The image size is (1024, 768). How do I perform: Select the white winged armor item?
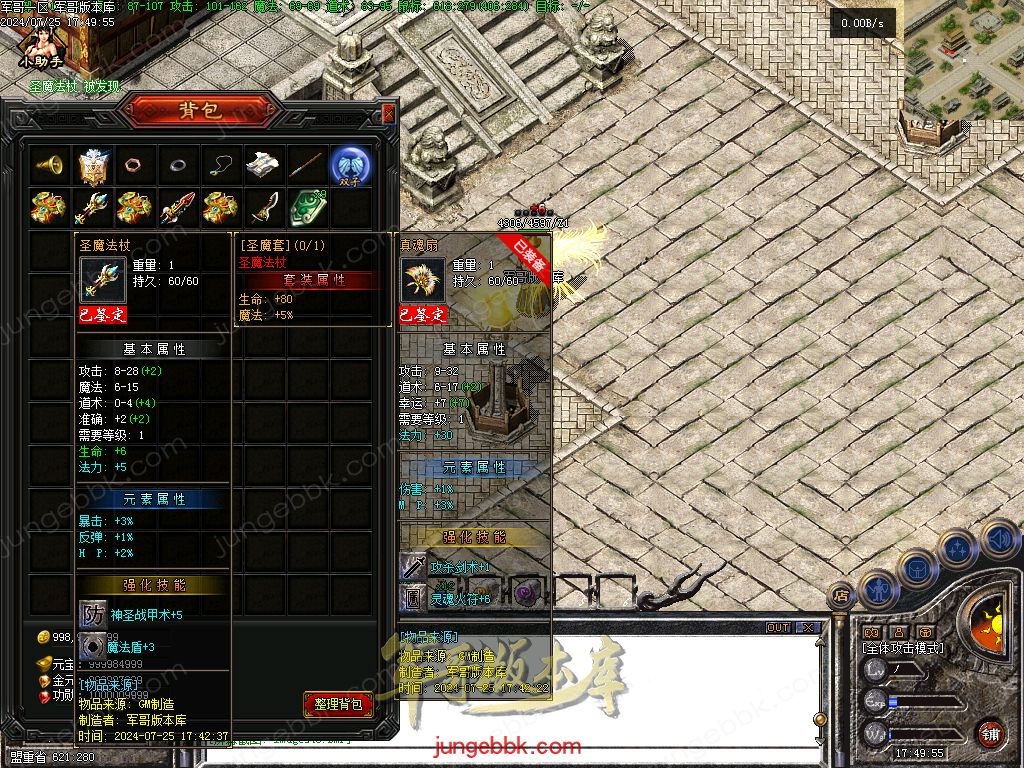click(x=94, y=165)
